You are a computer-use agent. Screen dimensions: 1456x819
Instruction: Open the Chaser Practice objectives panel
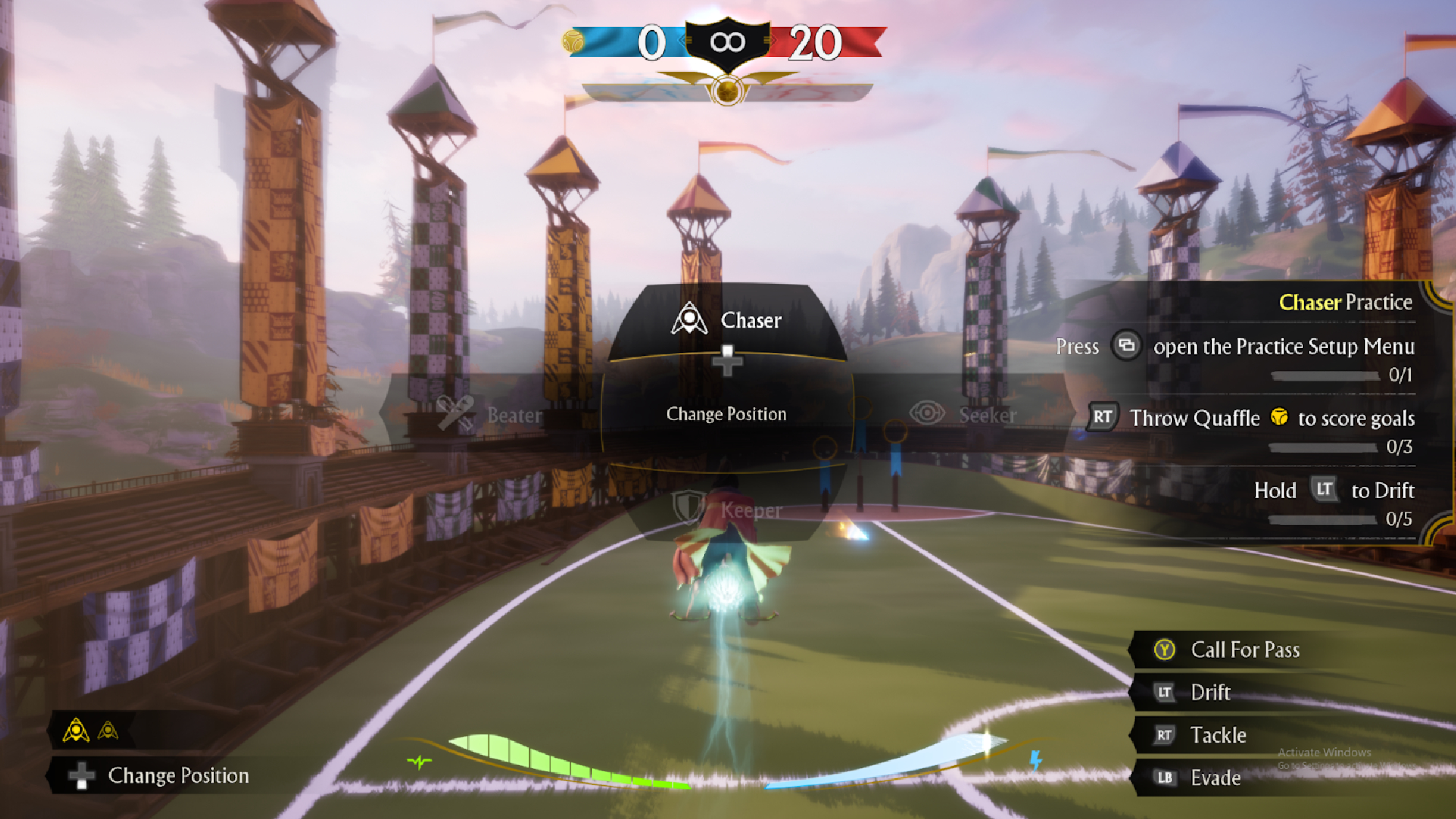pos(1345,302)
